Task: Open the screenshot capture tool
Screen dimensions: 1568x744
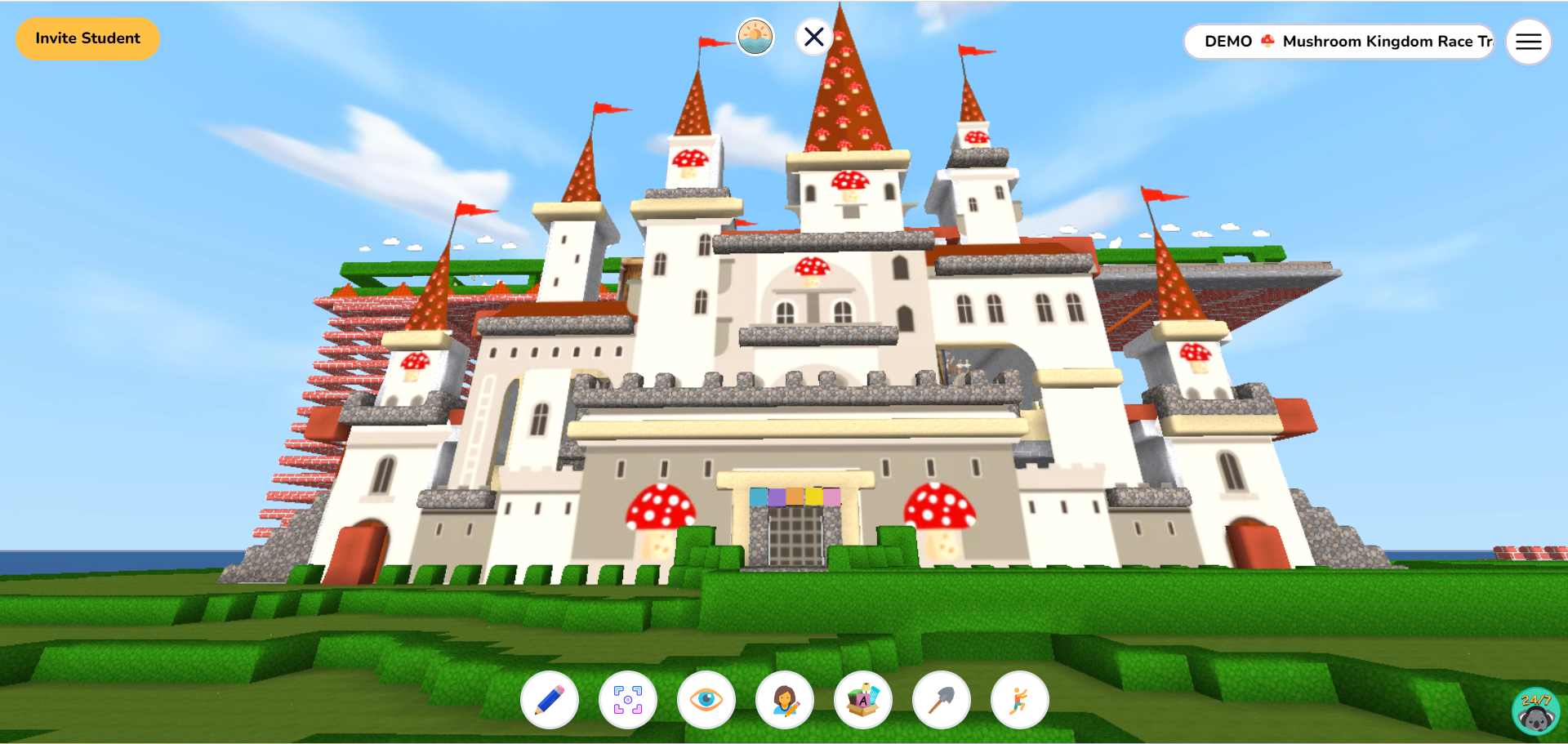Action: [x=628, y=700]
